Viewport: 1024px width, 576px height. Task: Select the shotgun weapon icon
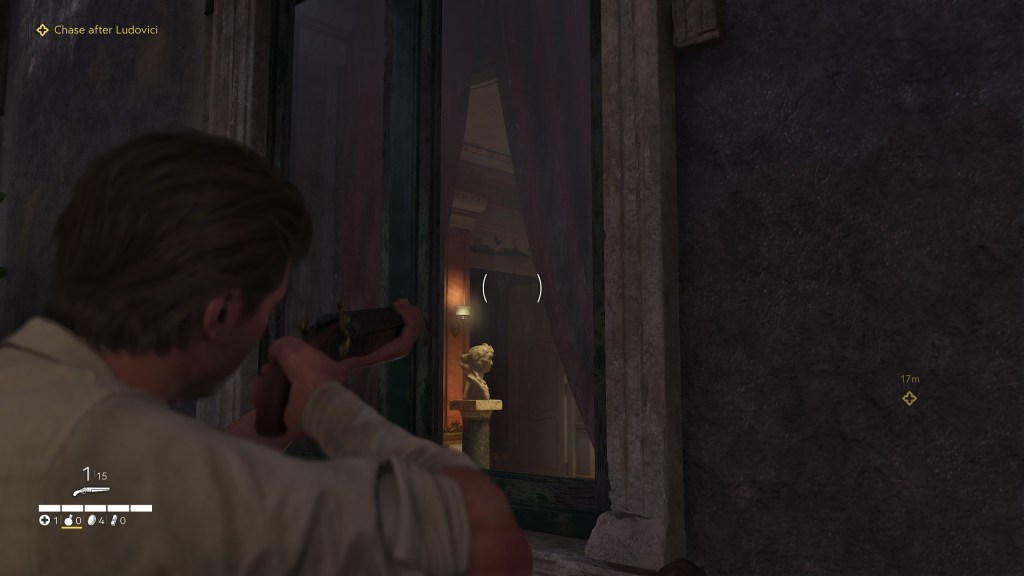[x=90, y=491]
